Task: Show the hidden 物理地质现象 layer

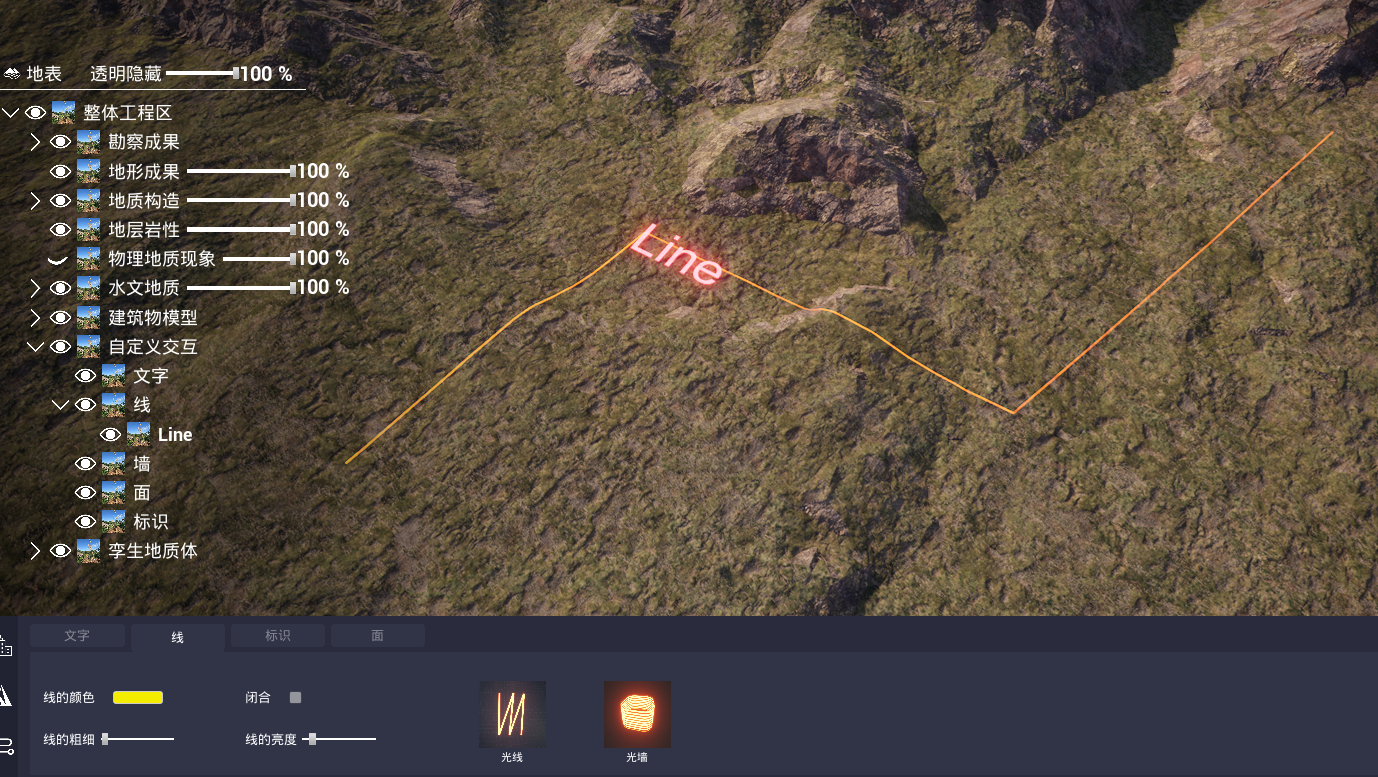Action: click(x=58, y=259)
